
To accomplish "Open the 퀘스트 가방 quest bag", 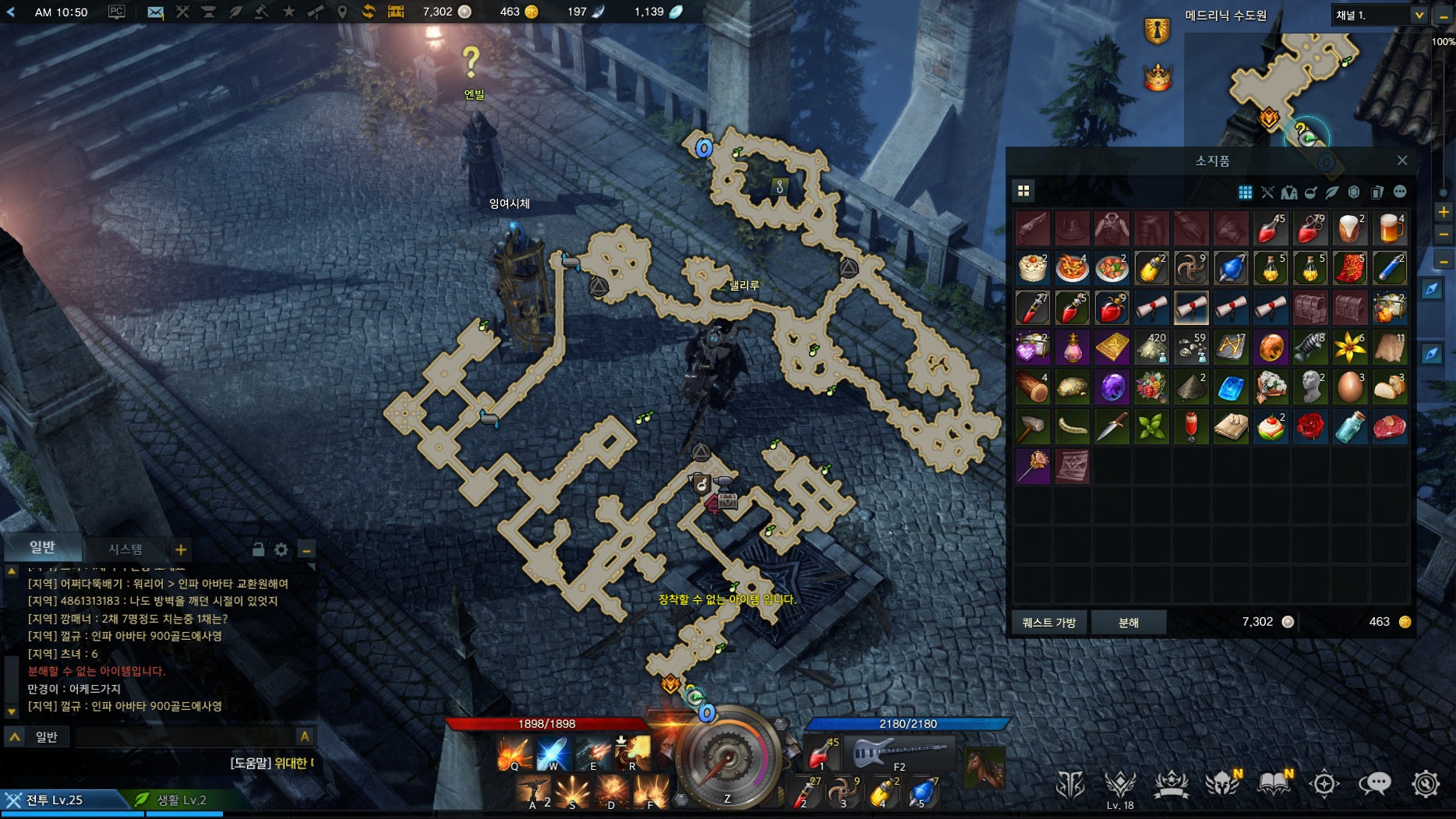I will pos(1049,623).
